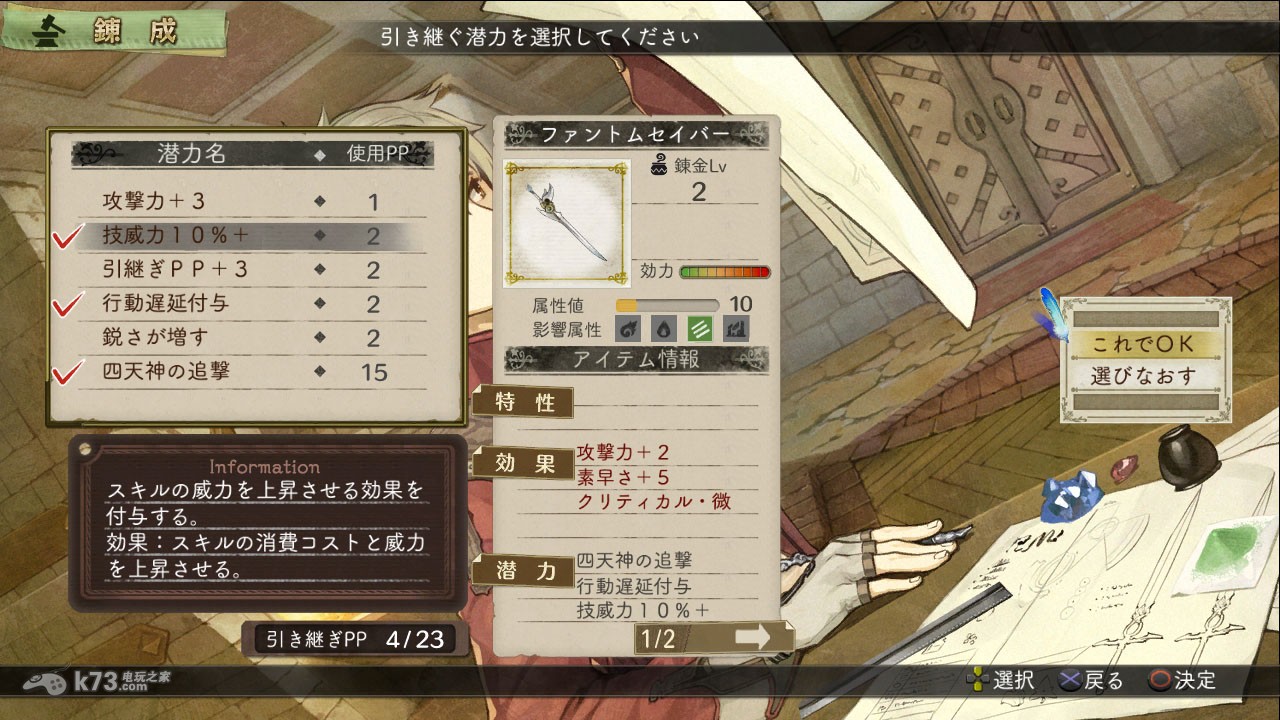Uncheck the 行動遅延付与 potential
Image resolution: width=1280 pixels, height=720 pixels.
pyautogui.click(x=250, y=304)
